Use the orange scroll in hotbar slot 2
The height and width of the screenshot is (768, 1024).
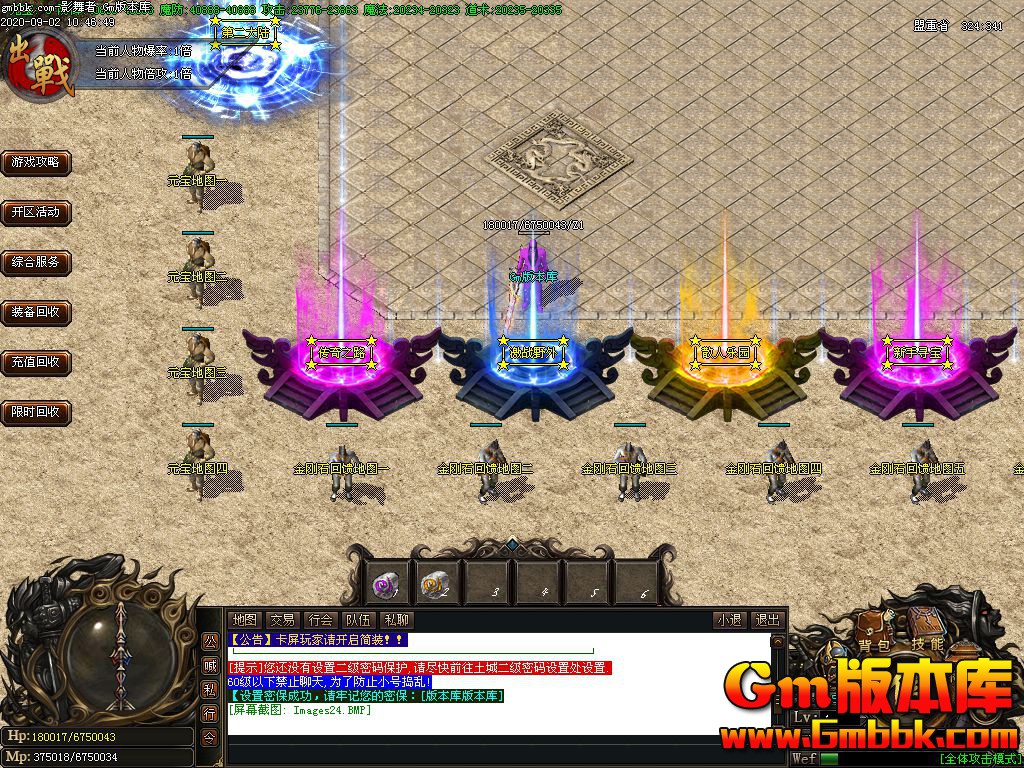[x=436, y=583]
